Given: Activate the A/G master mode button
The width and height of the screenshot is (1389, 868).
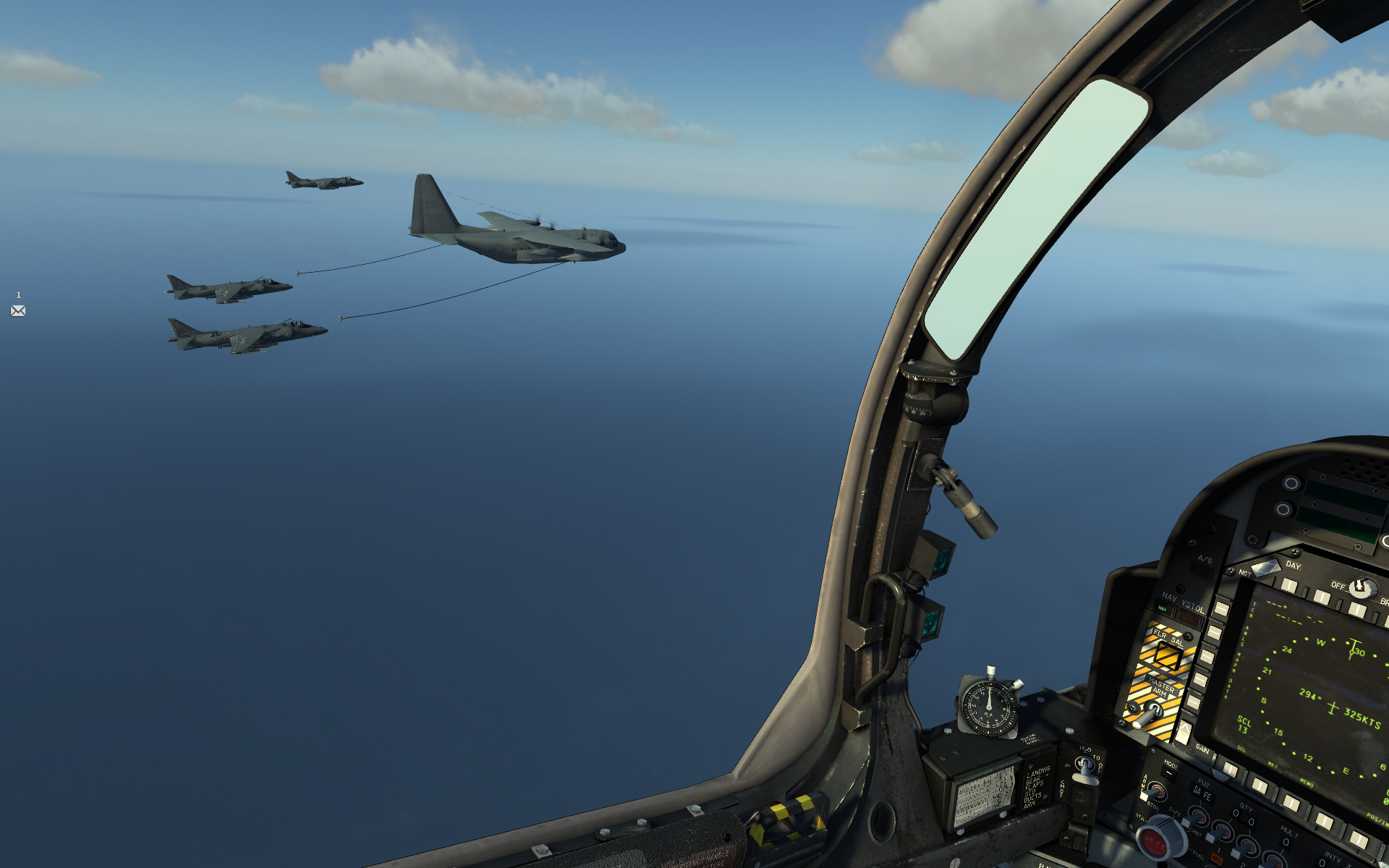Looking at the screenshot, I should pos(1202,571).
